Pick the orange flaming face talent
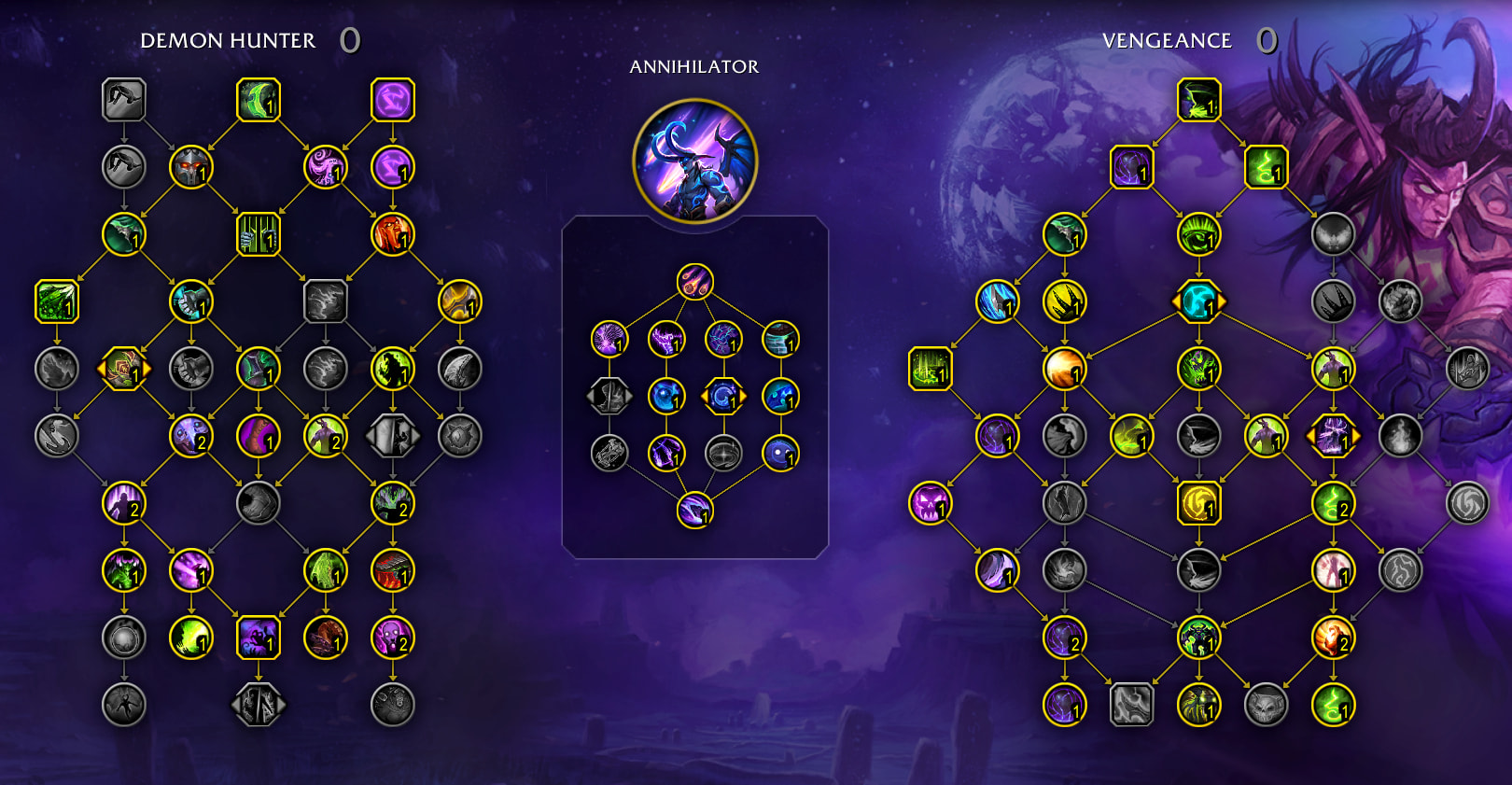 tap(393, 234)
